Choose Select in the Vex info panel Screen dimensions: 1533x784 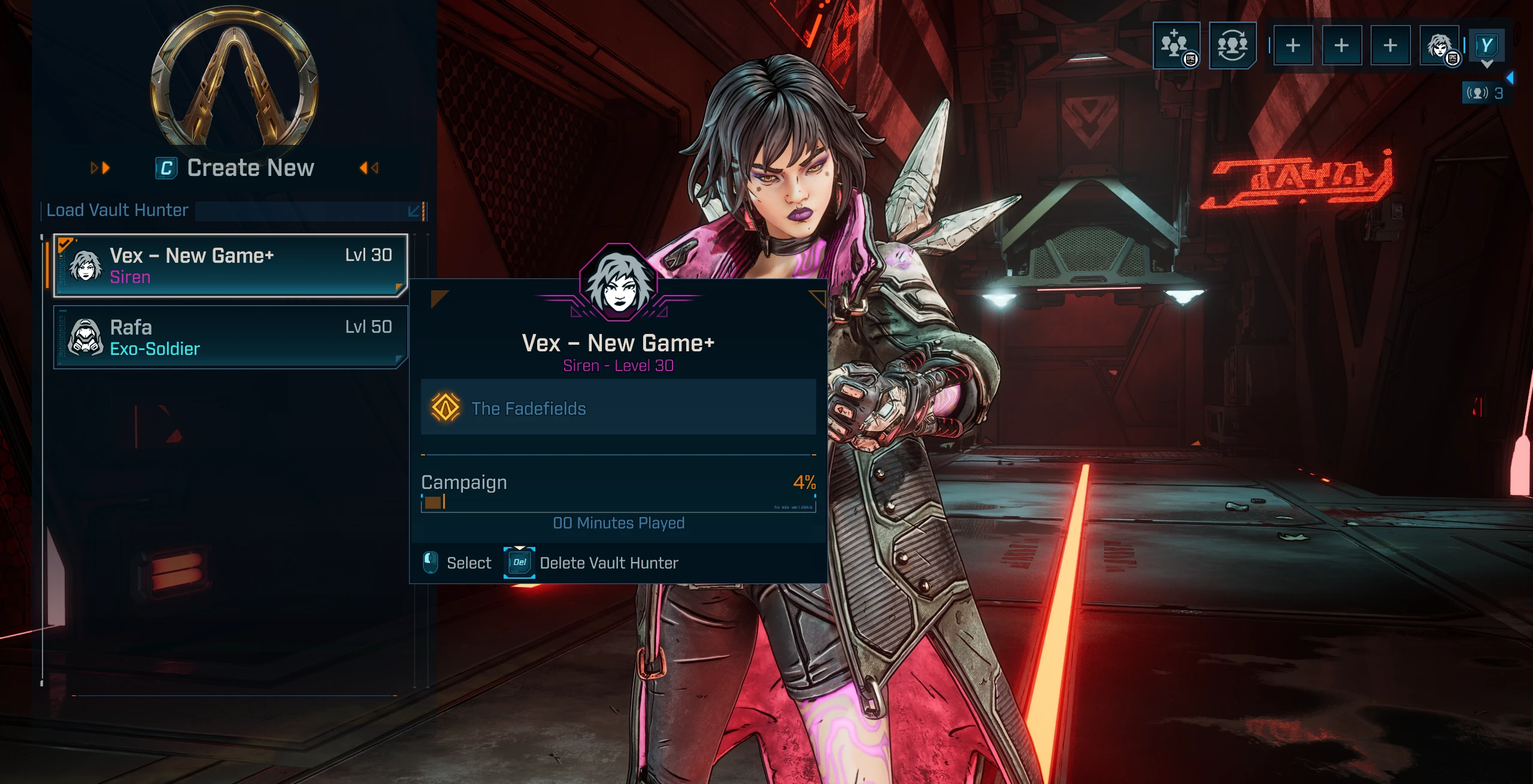tap(458, 563)
